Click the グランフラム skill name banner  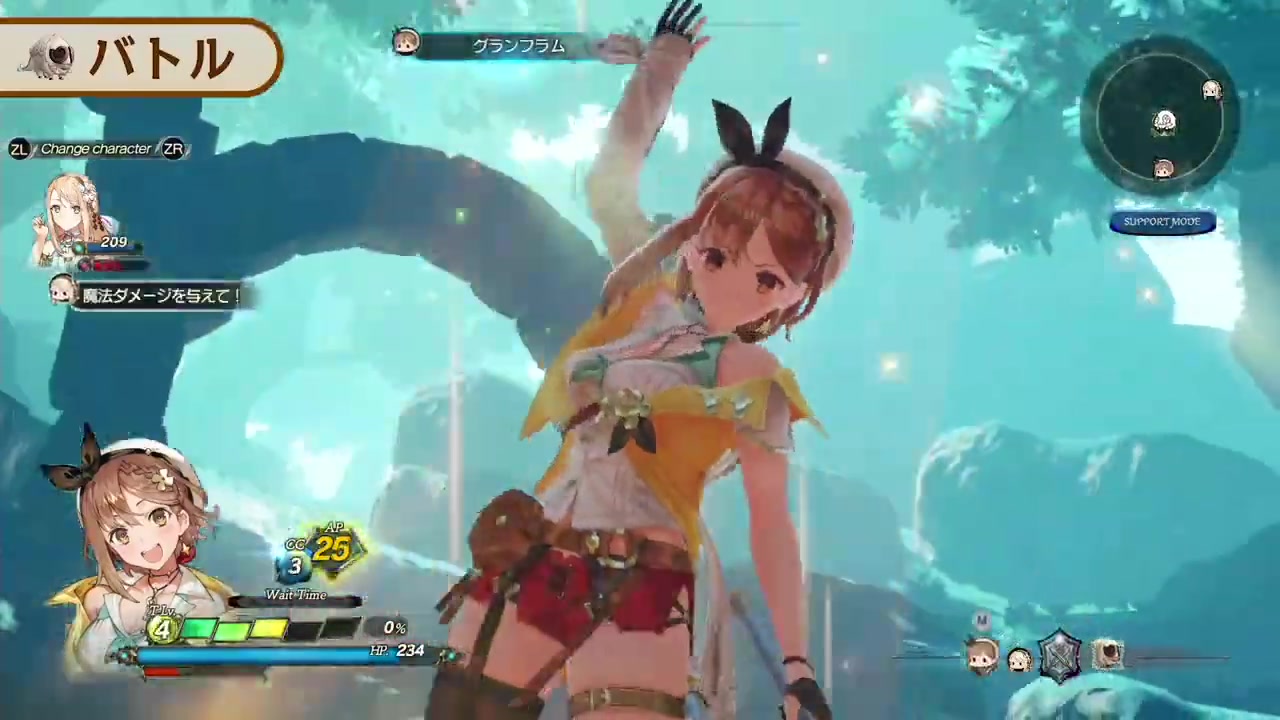coord(518,45)
